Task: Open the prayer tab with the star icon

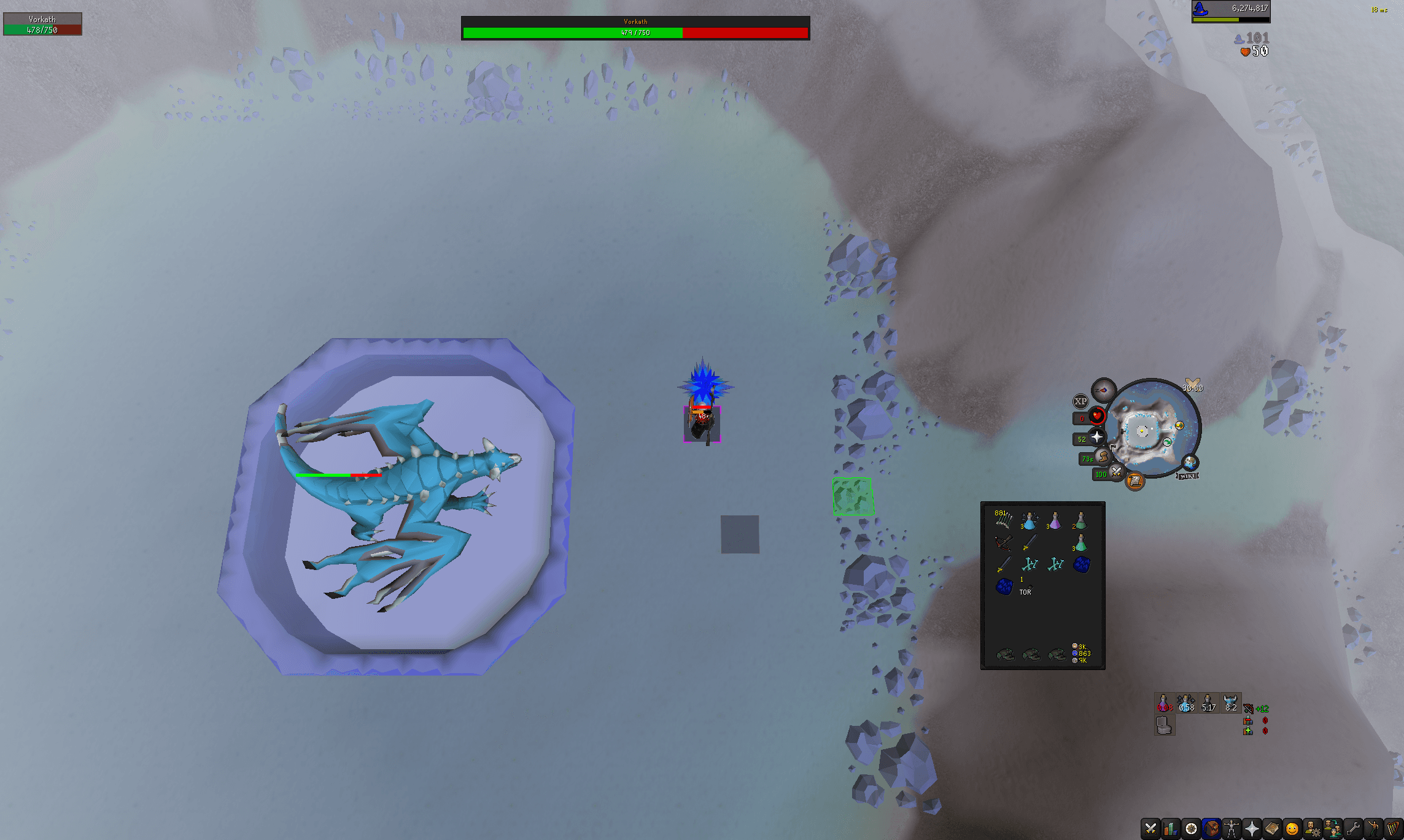Action: pos(1251,828)
